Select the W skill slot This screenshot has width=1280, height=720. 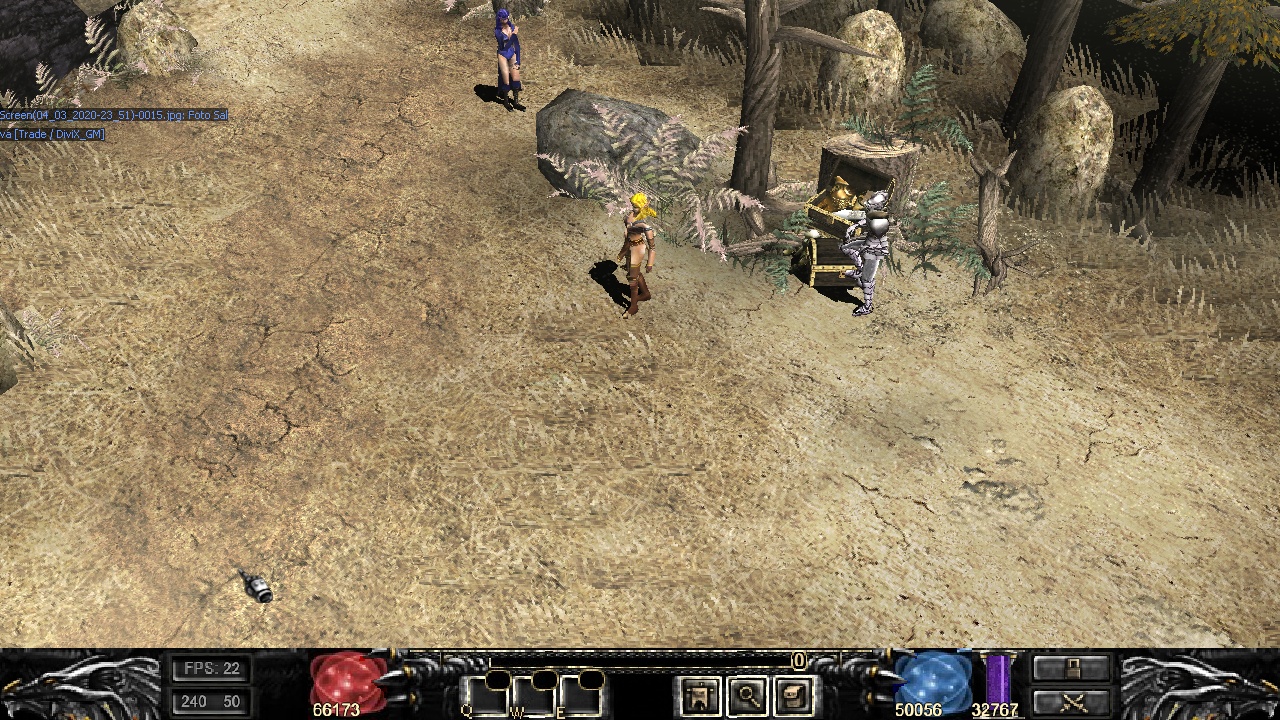click(533, 696)
